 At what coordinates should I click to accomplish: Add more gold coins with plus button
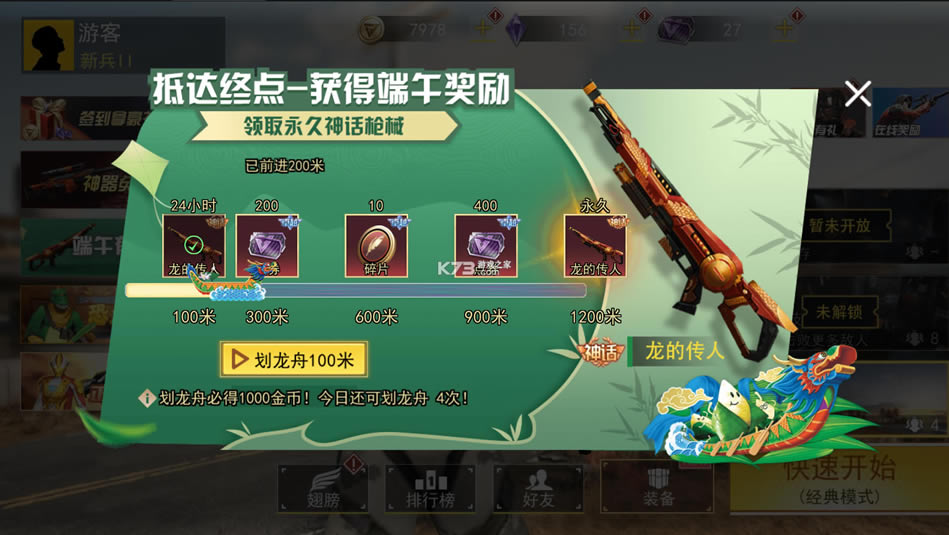click(x=484, y=30)
